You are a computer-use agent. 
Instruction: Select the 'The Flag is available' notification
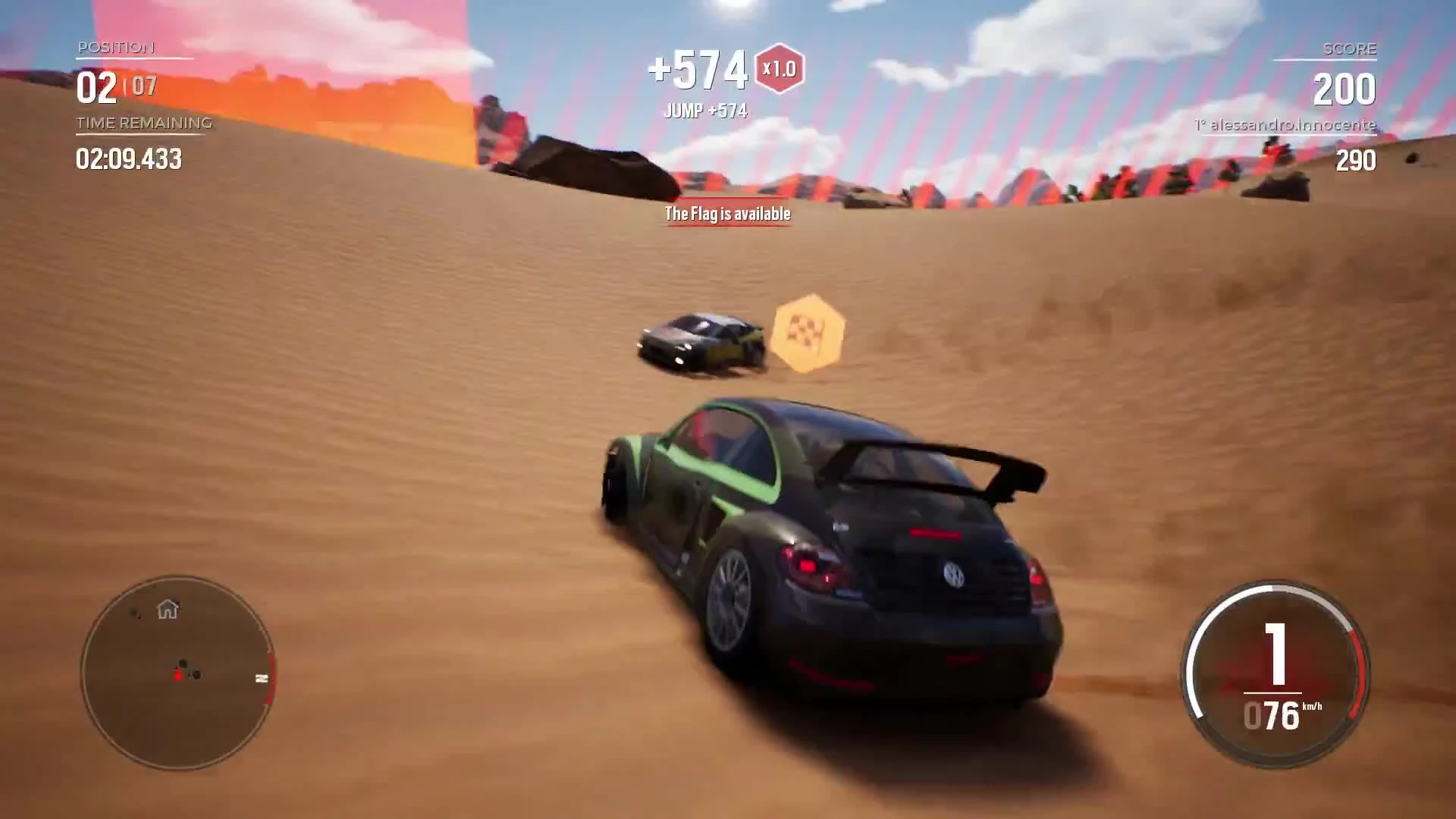pyautogui.click(x=726, y=214)
